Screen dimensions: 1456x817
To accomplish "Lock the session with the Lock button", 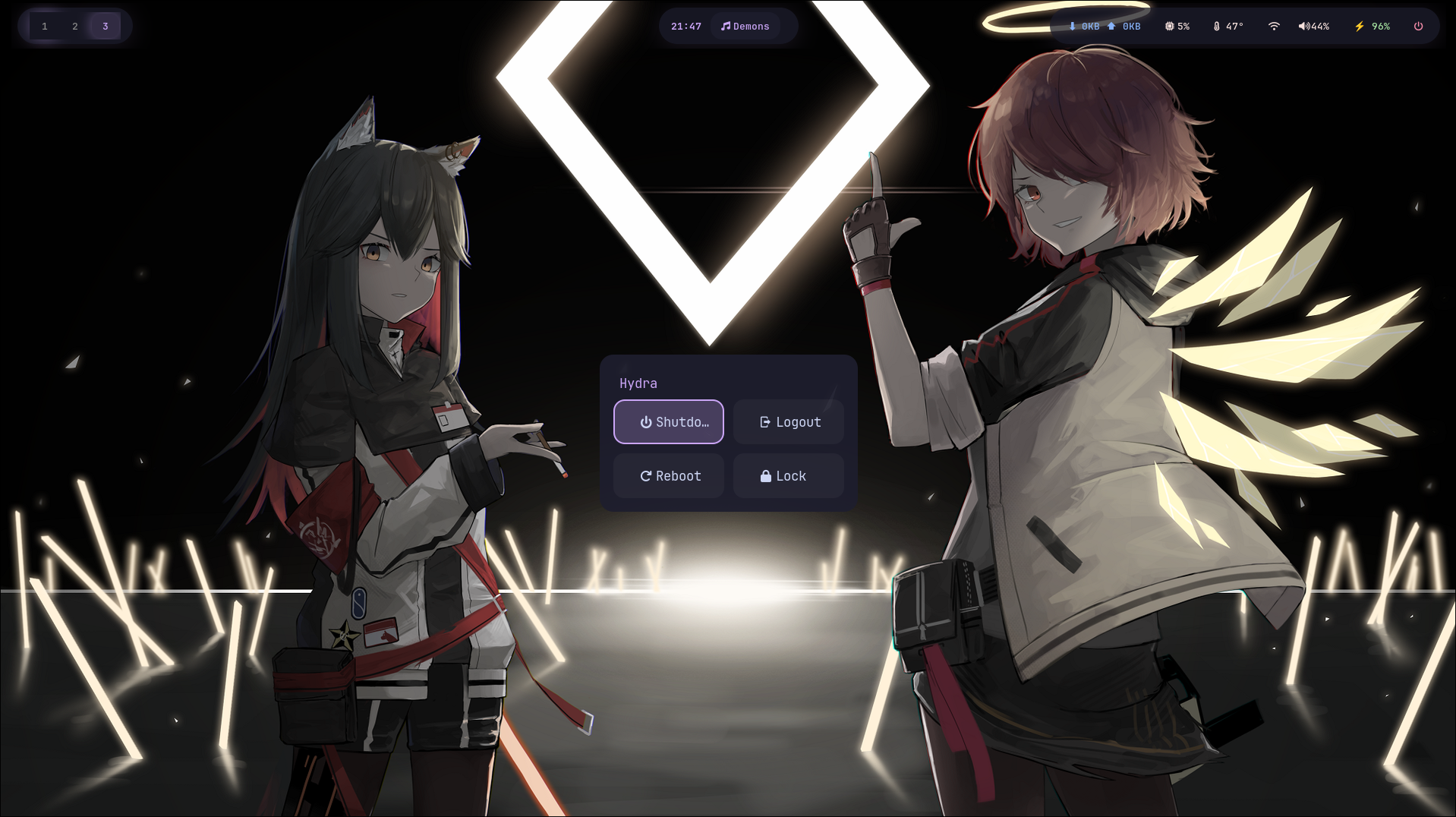I will (788, 475).
